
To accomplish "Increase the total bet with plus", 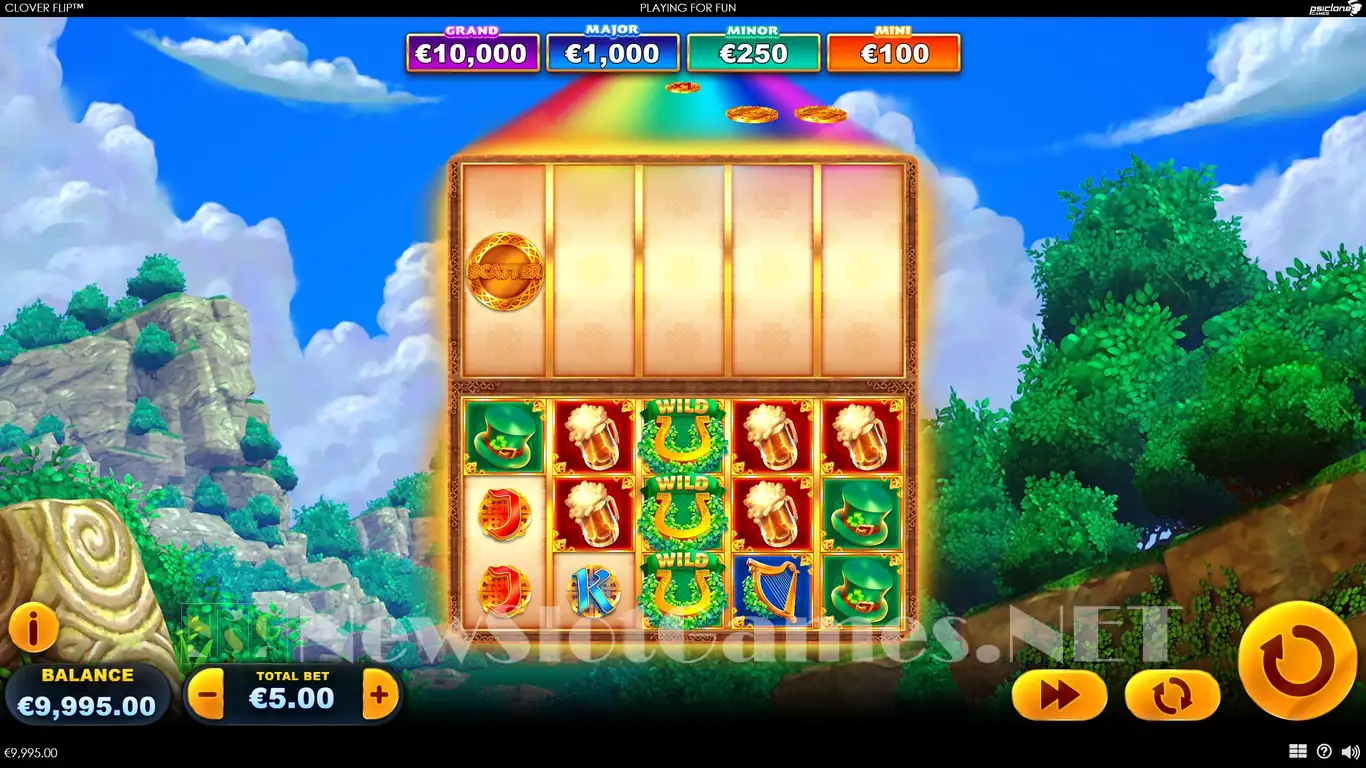I will coord(379,693).
